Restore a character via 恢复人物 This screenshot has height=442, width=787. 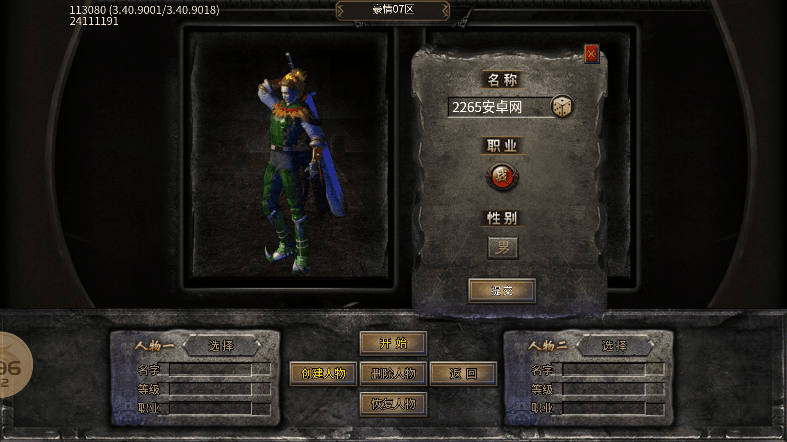(393, 404)
